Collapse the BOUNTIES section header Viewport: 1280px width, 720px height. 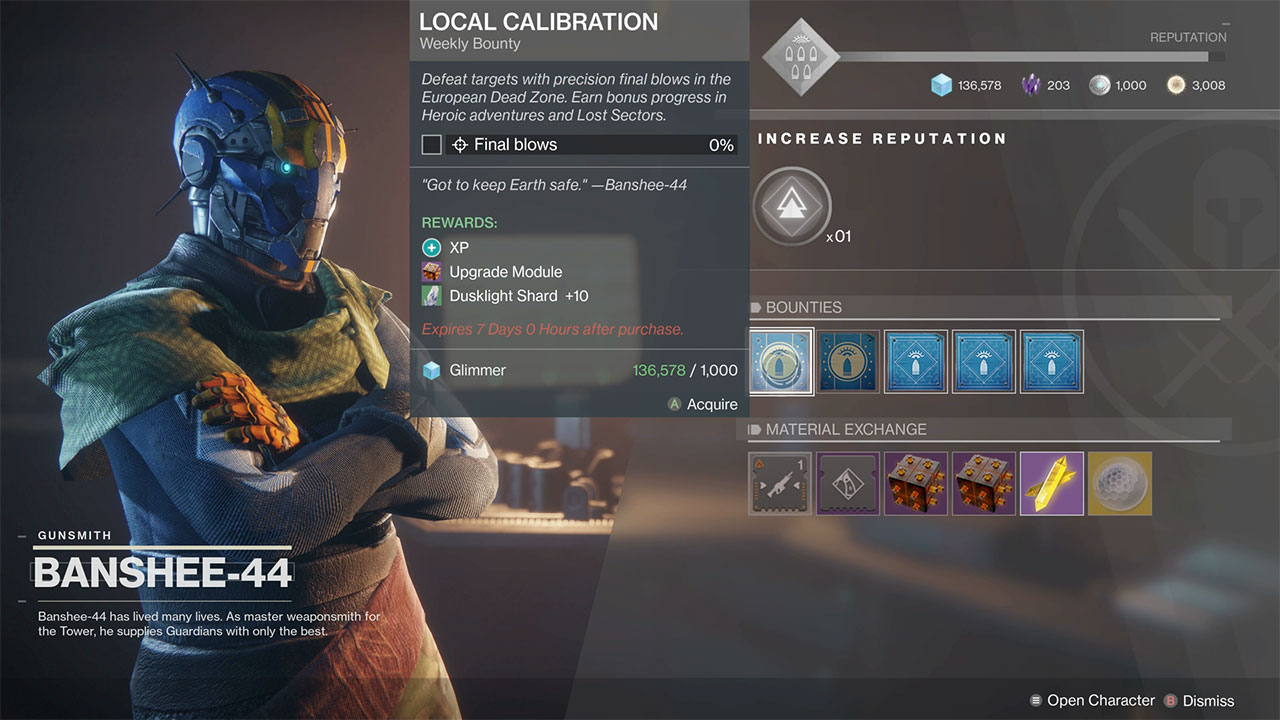pos(790,307)
